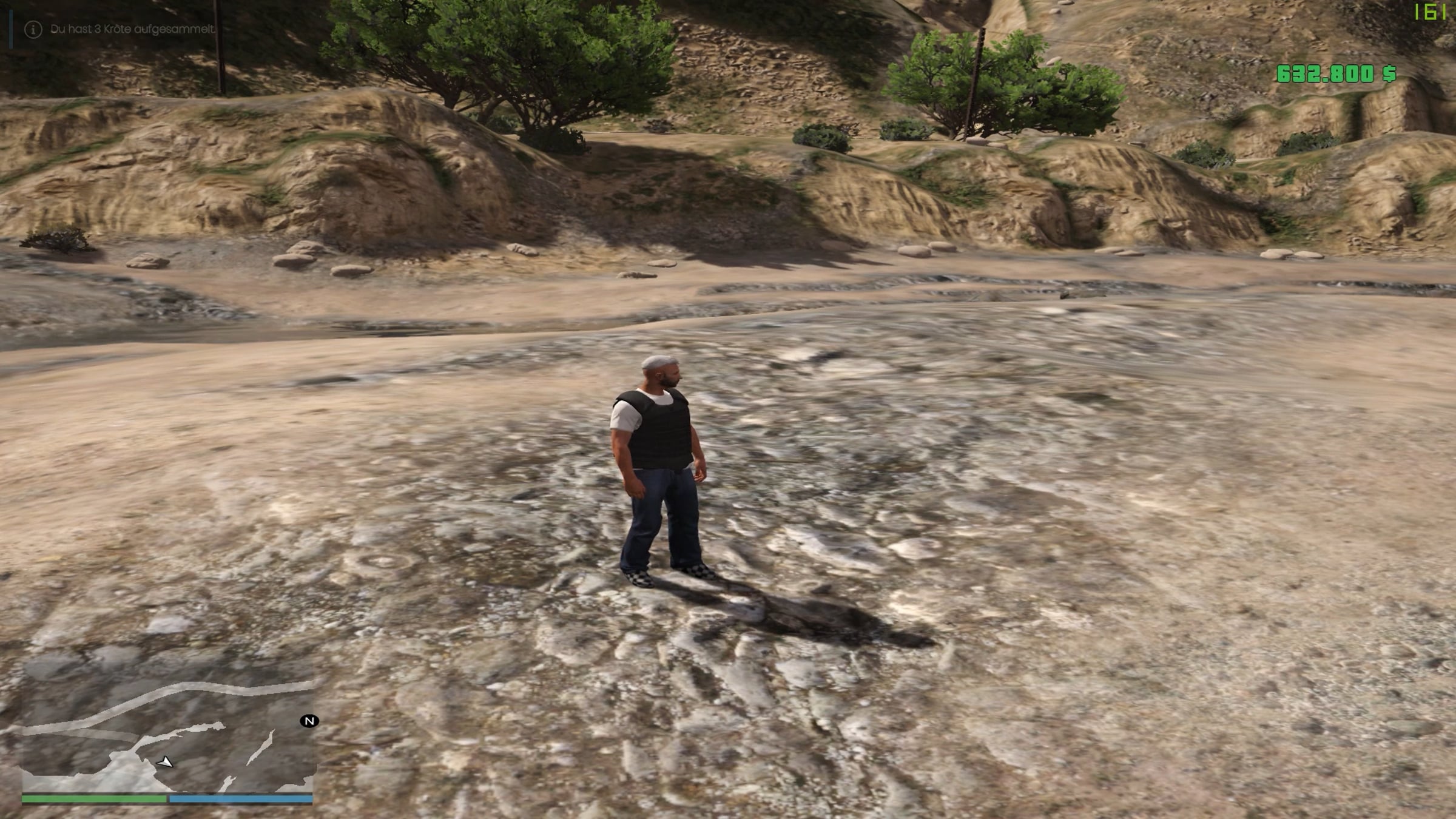This screenshot has height=819, width=1456.
Task: Click the minimap in the corner
Action: pyautogui.click(x=167, y=734)
